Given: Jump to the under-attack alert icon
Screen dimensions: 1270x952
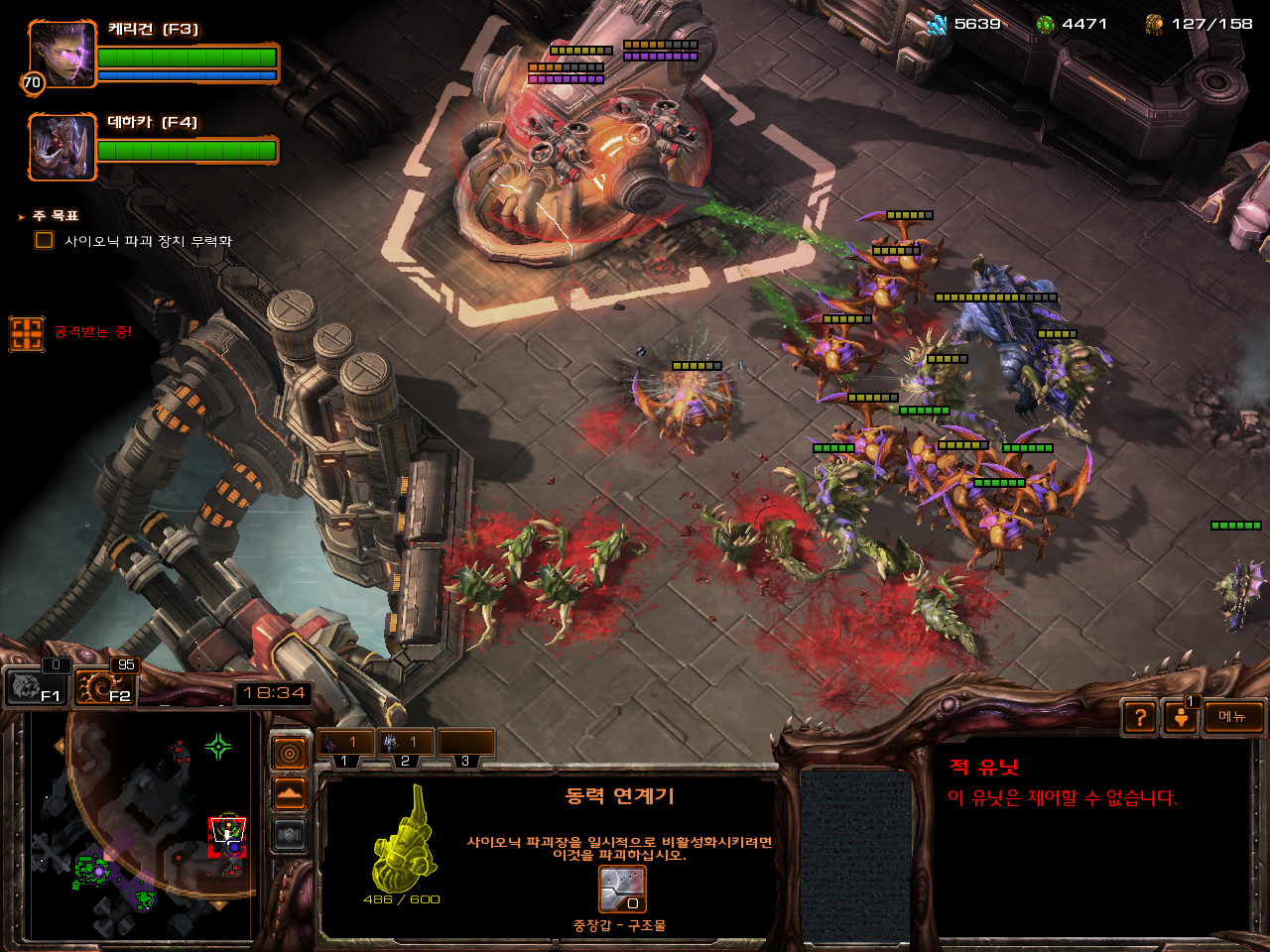Looking at the screenshot, I should point(27,334).
